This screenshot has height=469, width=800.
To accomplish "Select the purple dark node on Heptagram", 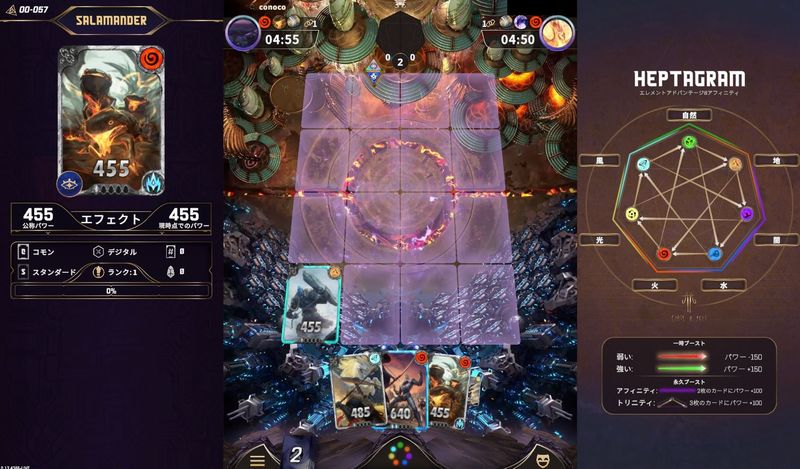I will (x=746, y=213).
